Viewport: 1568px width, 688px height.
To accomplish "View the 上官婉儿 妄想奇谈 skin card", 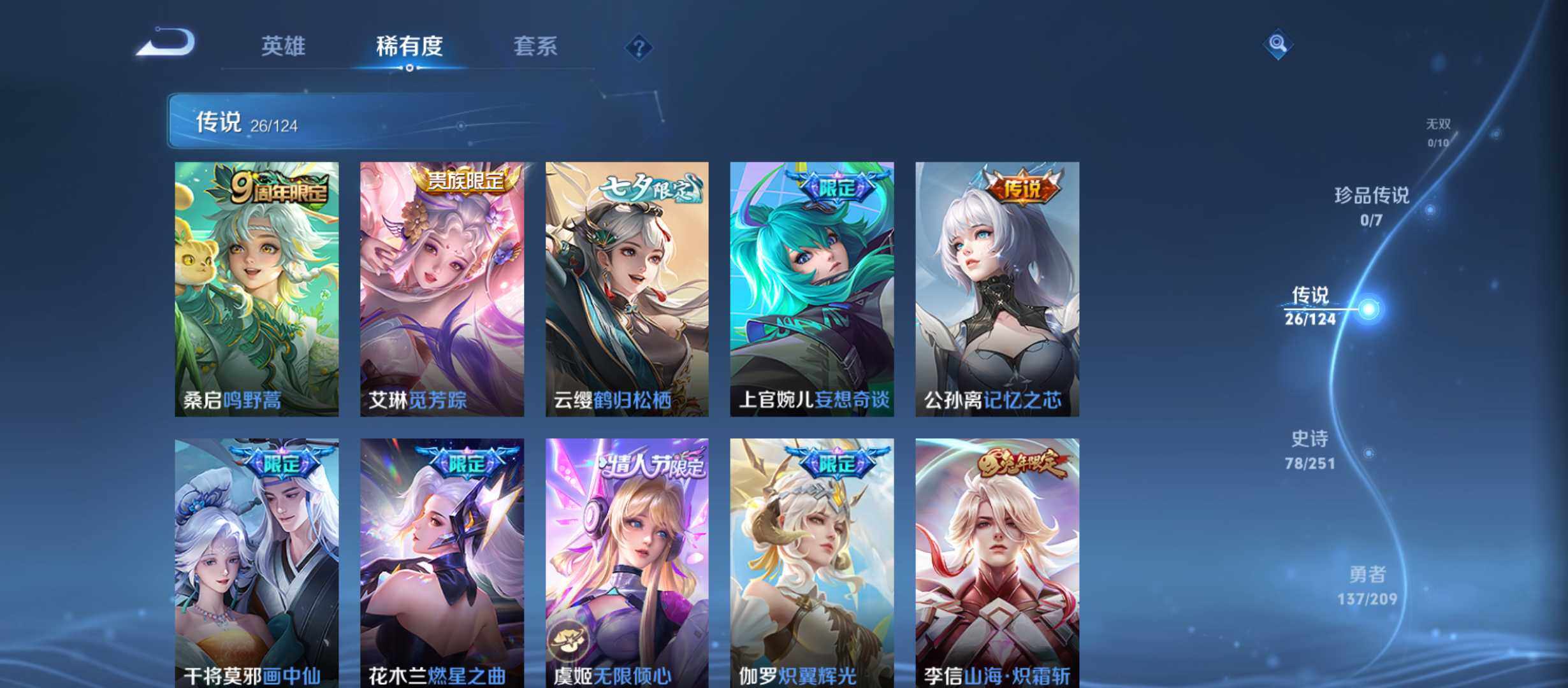I will (x=812, y=289).
